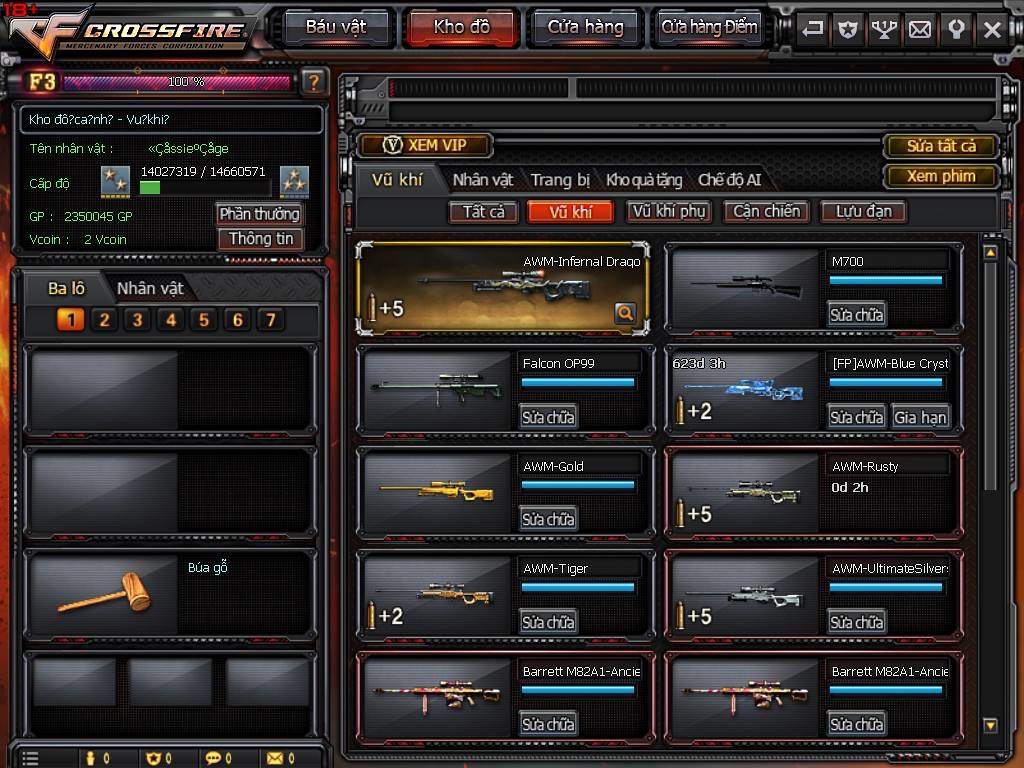Close the inventory with the X button
Image resolution: width=1024 pixels, height=768 pixels.
tap(992, 29)
